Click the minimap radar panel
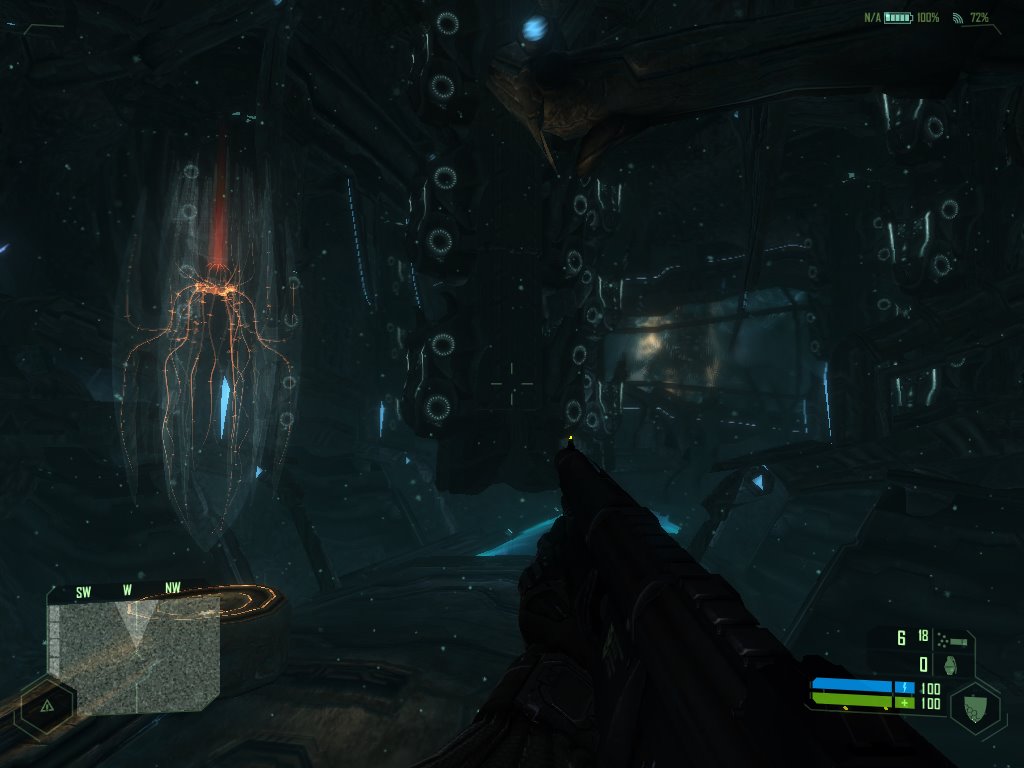This screenshot has height=768, width=1024. click(x=134, y=655)
